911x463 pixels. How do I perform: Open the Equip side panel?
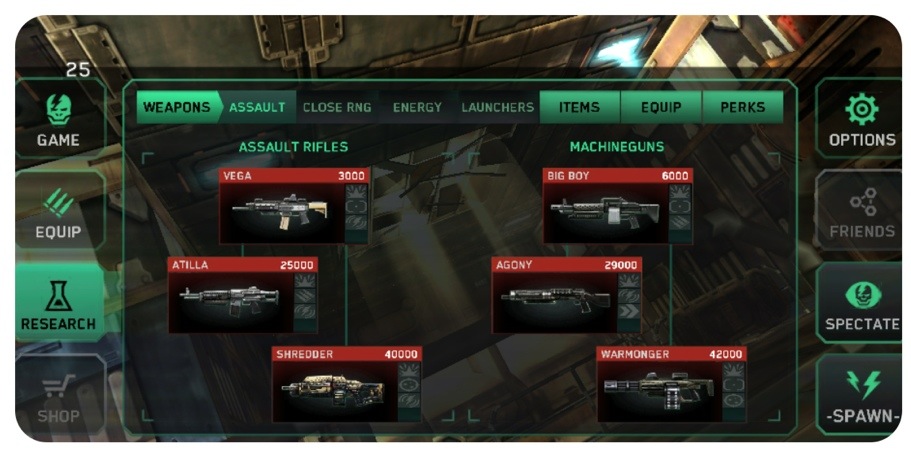(x=58, y=214)
